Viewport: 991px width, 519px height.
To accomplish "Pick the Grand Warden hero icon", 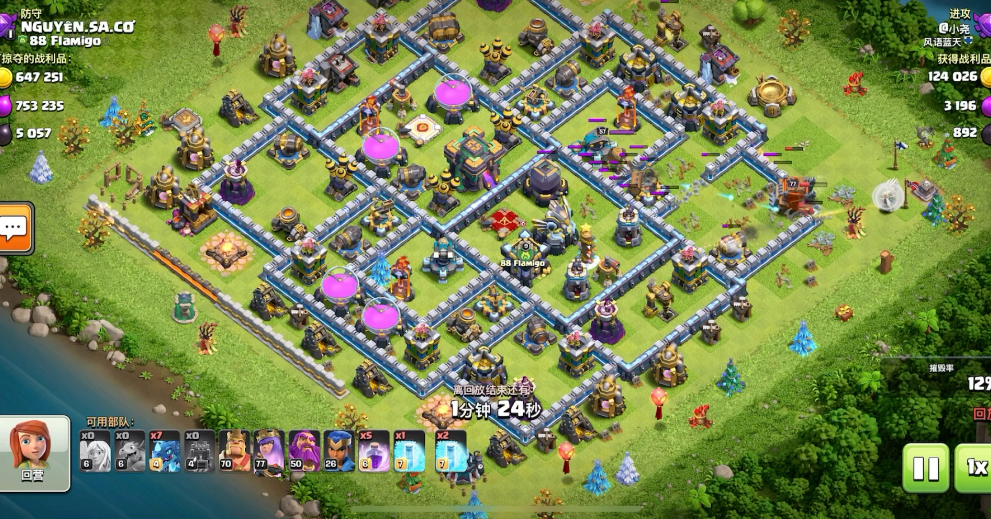I will [305, 451].
